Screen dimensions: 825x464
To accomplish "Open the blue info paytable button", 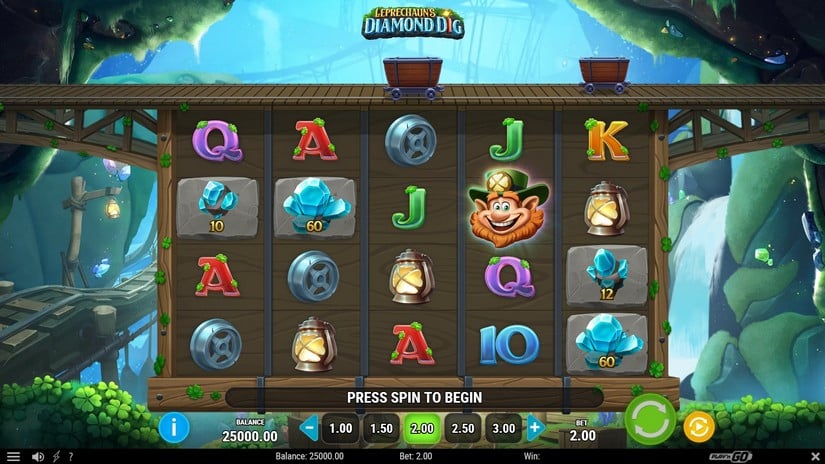I will click(174, 428).
